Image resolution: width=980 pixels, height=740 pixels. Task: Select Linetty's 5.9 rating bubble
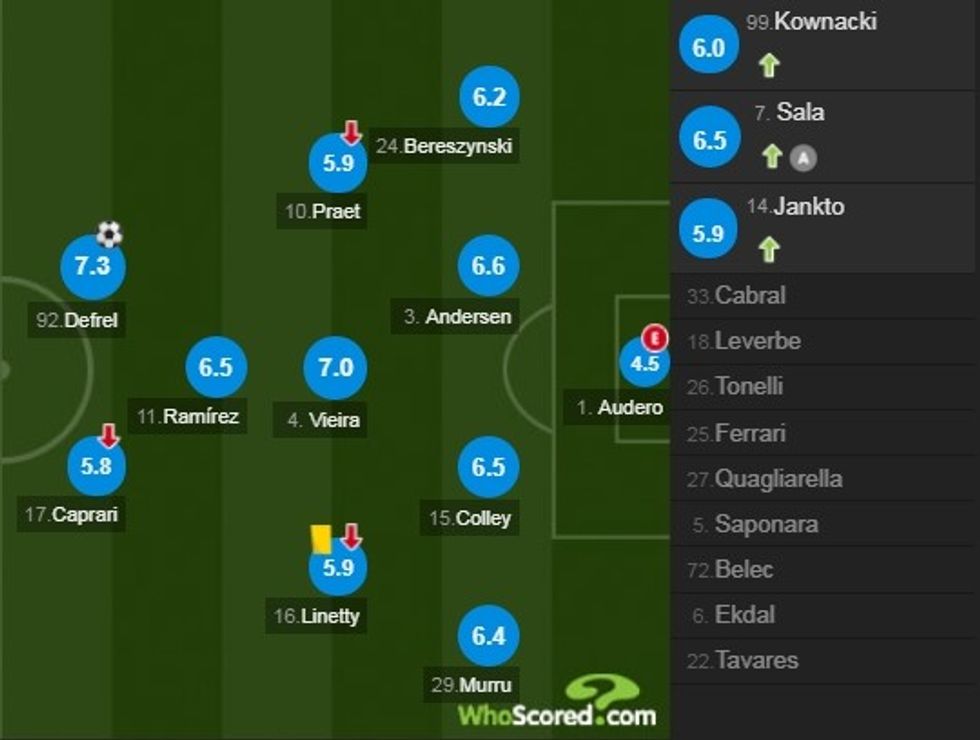(339, 568)
